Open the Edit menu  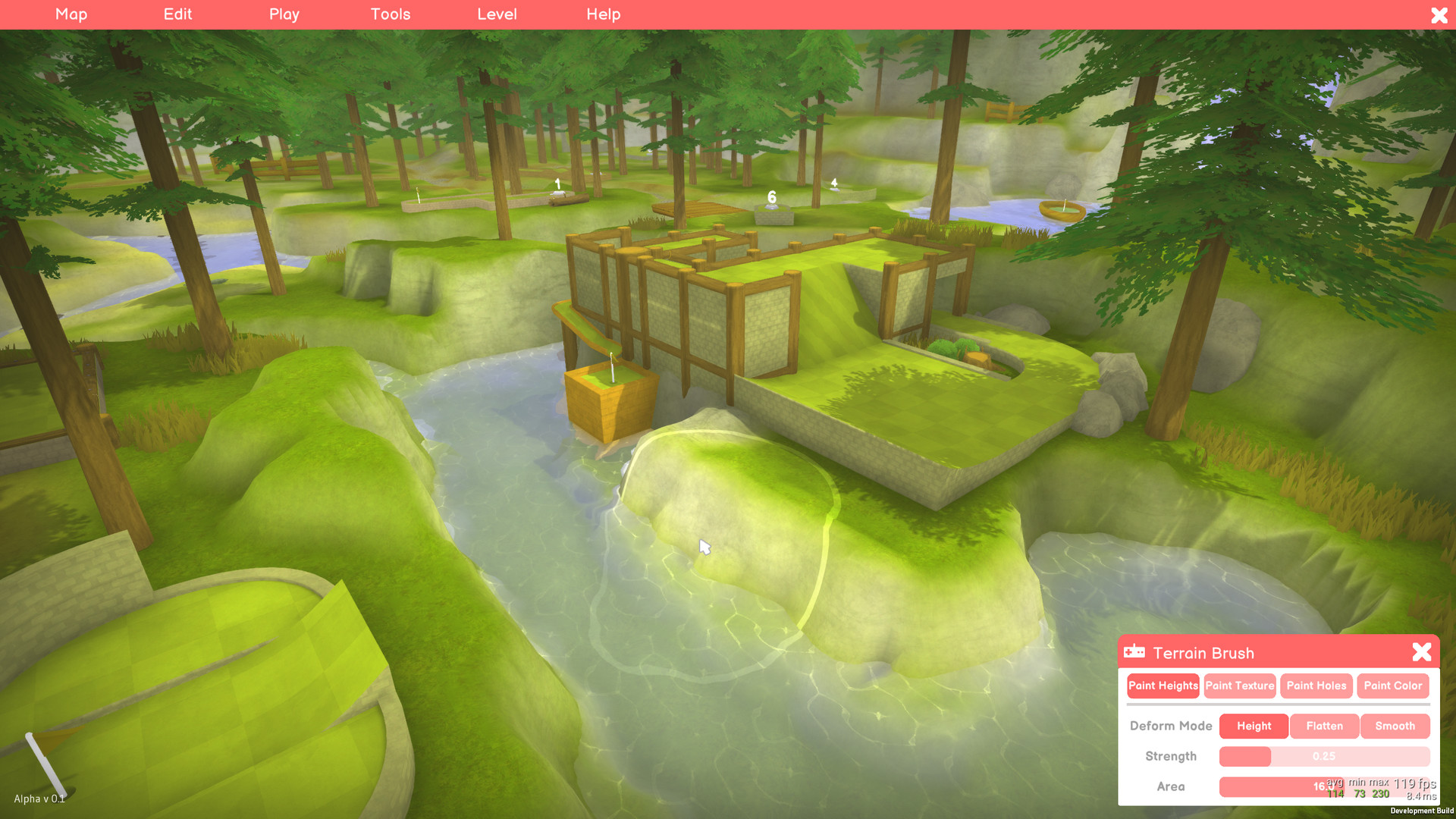[x=177, y=14]
